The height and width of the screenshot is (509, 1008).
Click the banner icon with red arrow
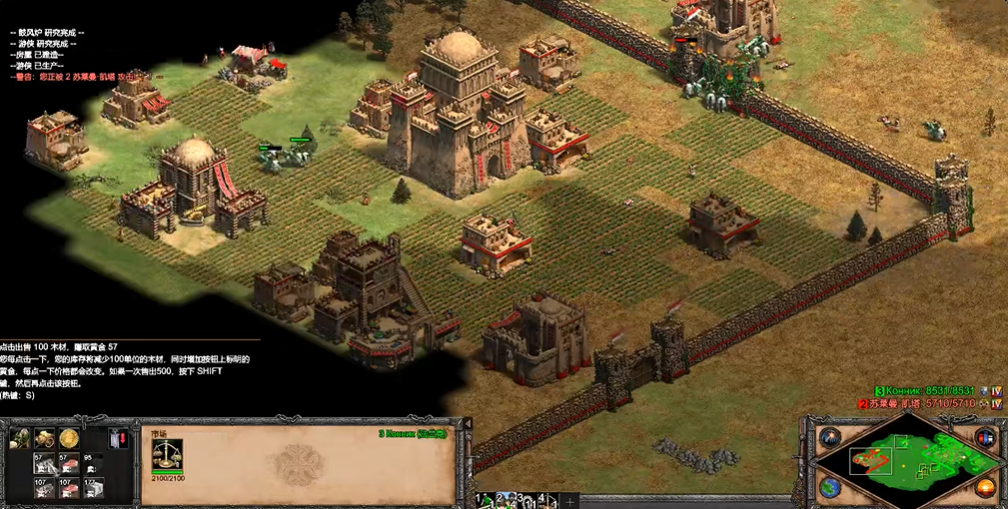(117, 438)
